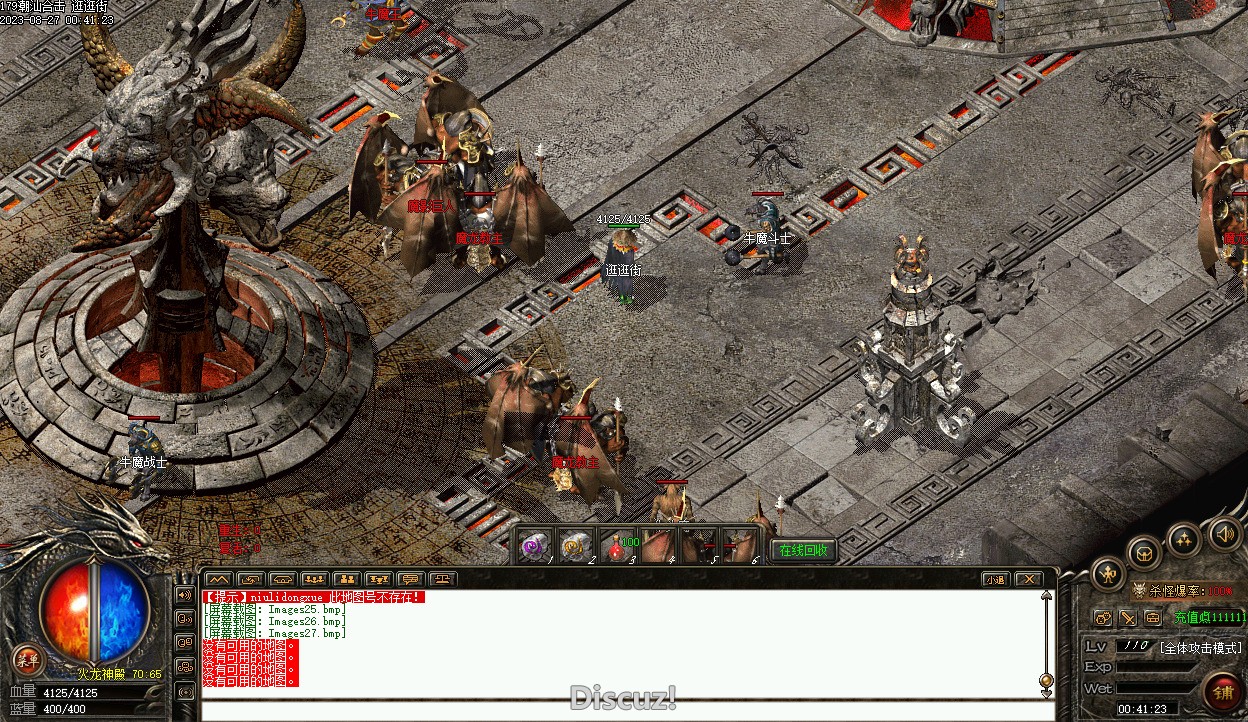The height and width of the screenshot is (722, 1248).
Task: Close the game with the X button
Action: (1028, 579)
